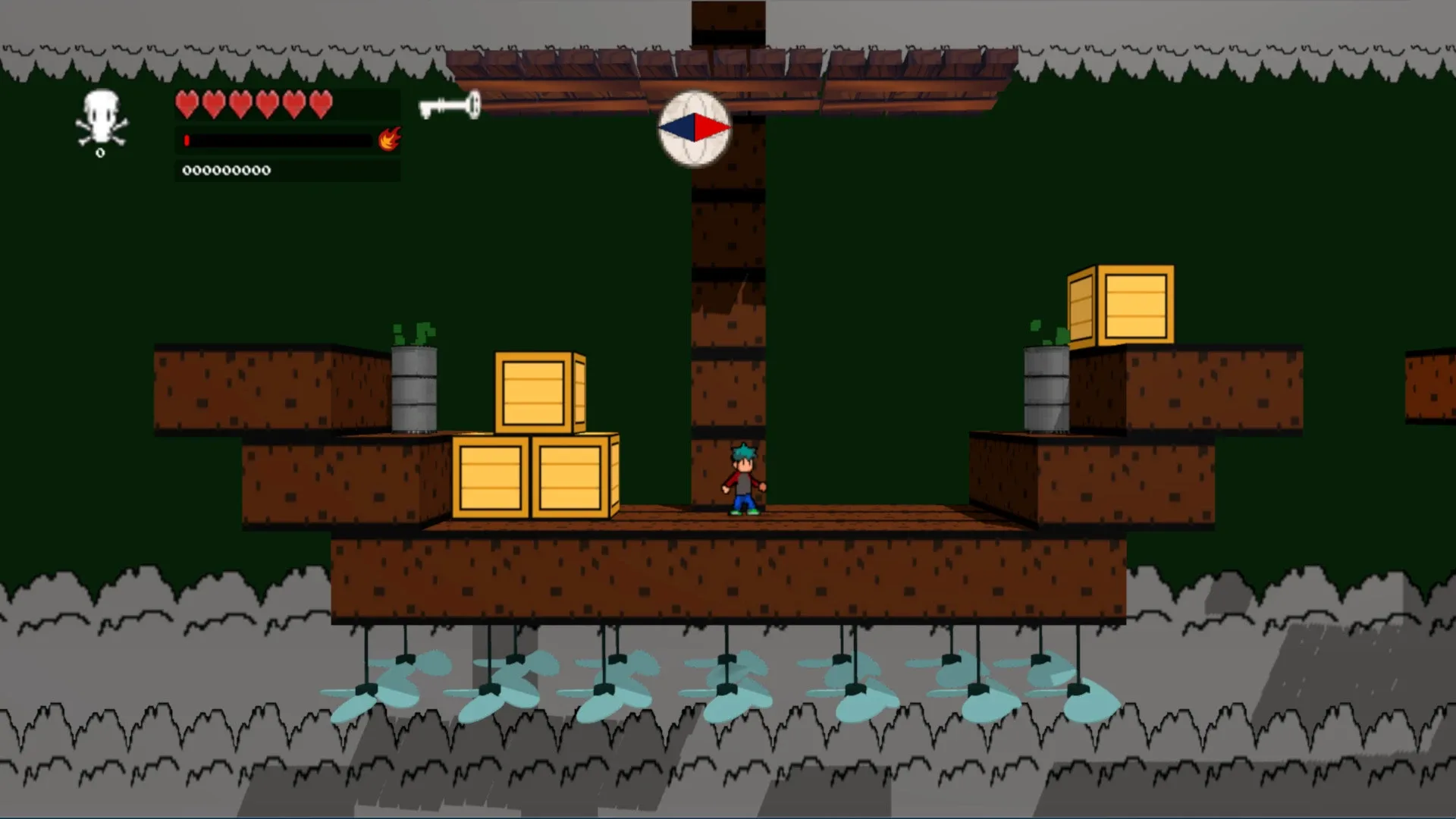Click the third heart icon
Viewport: 1456px width, 819px height.
[240, 103]
